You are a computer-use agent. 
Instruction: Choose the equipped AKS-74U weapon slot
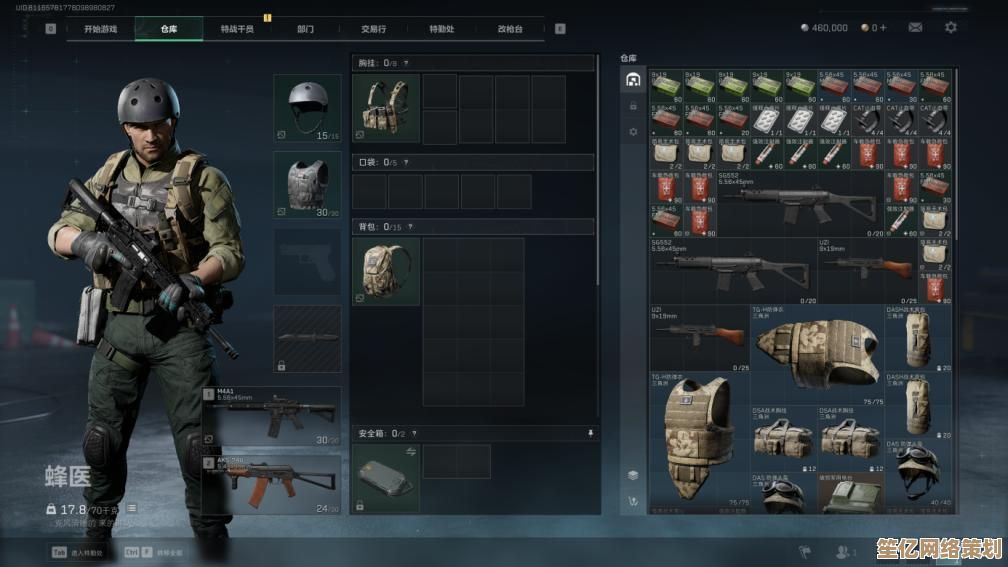pyautogui.click(x=272, y=484)
